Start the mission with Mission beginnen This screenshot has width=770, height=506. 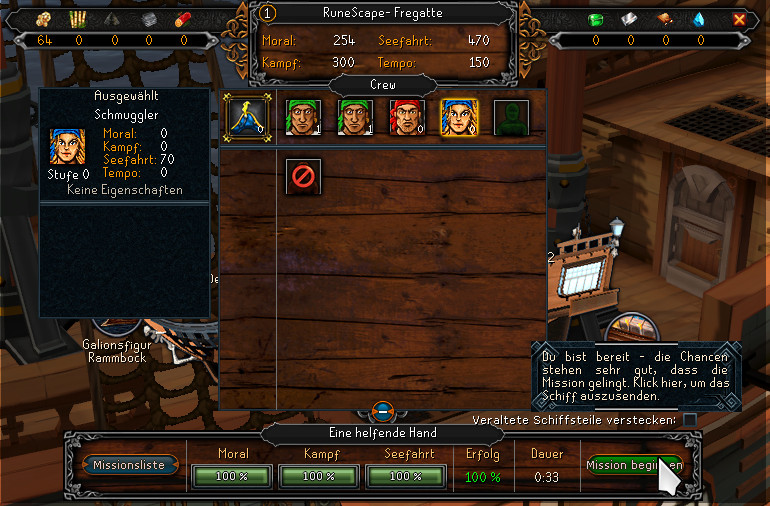pyautogui.click(x=634, y=465)
